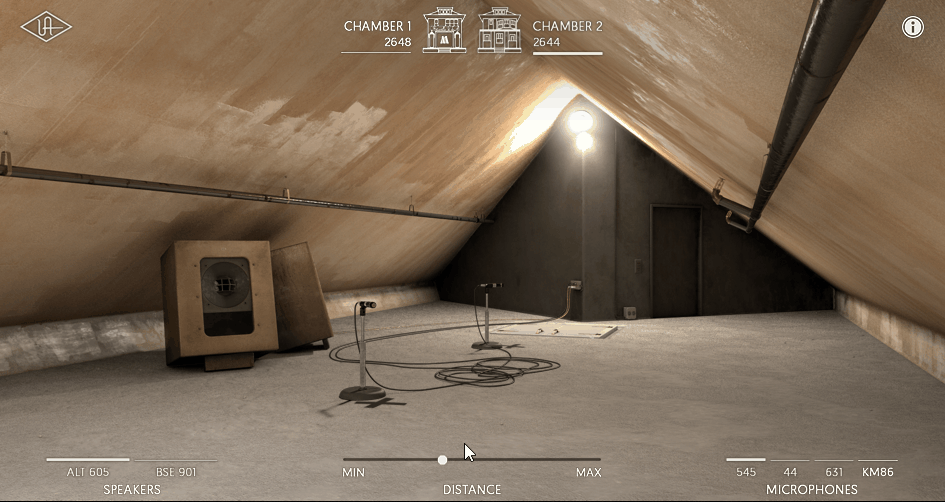
Task: Select the ALT 605 speaker
Action: click(x=88, y=472)
